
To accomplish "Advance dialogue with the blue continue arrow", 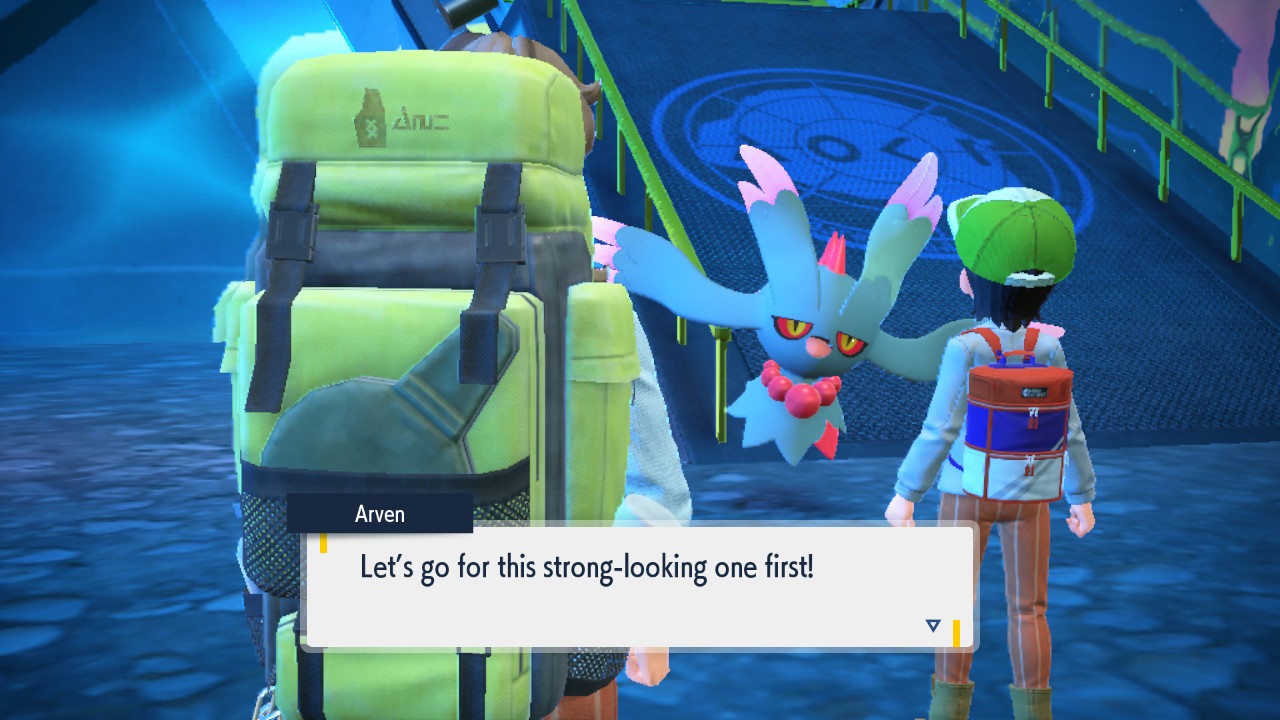I will coord(933,625).
